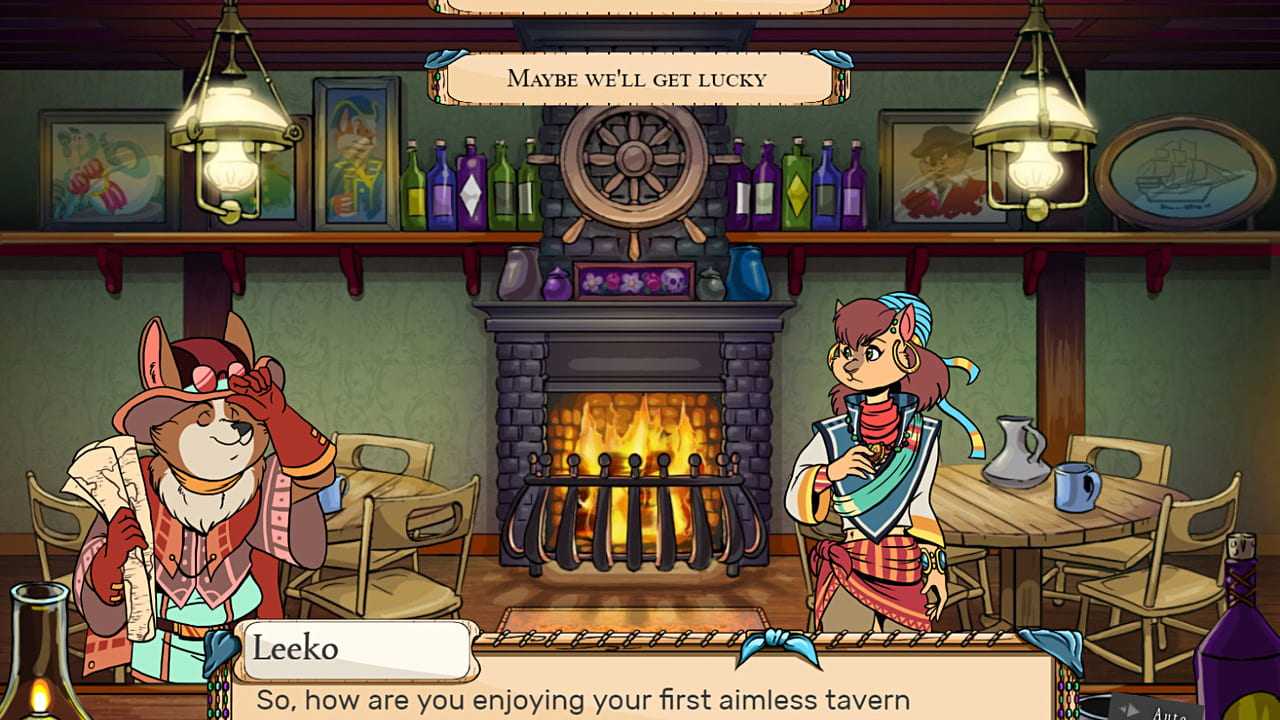The width and height of the screenshot is (1280, 720).
Task: Choose the "Maybe we'll get lucky" reply
Action: pyautogui.click(x=638, y=78)
